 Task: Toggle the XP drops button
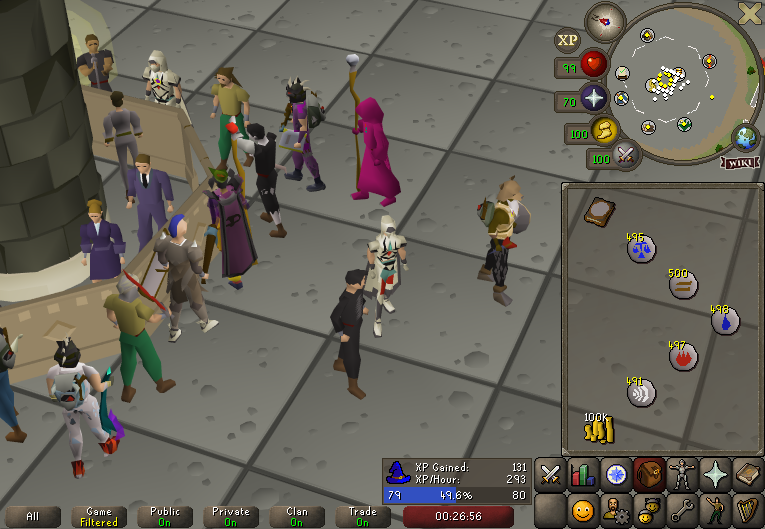click(x=568, y=40)
